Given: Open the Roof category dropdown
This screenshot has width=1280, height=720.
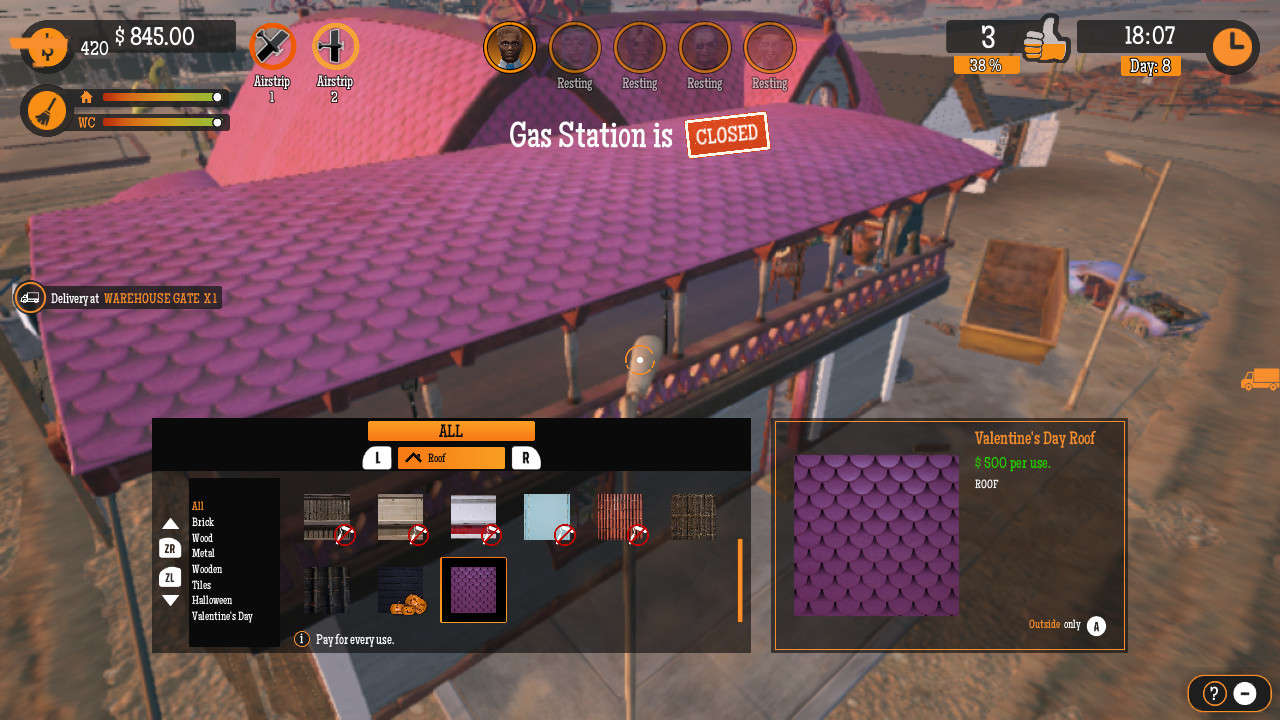Looking at the screenshot, I should click(x=450, y=458).
